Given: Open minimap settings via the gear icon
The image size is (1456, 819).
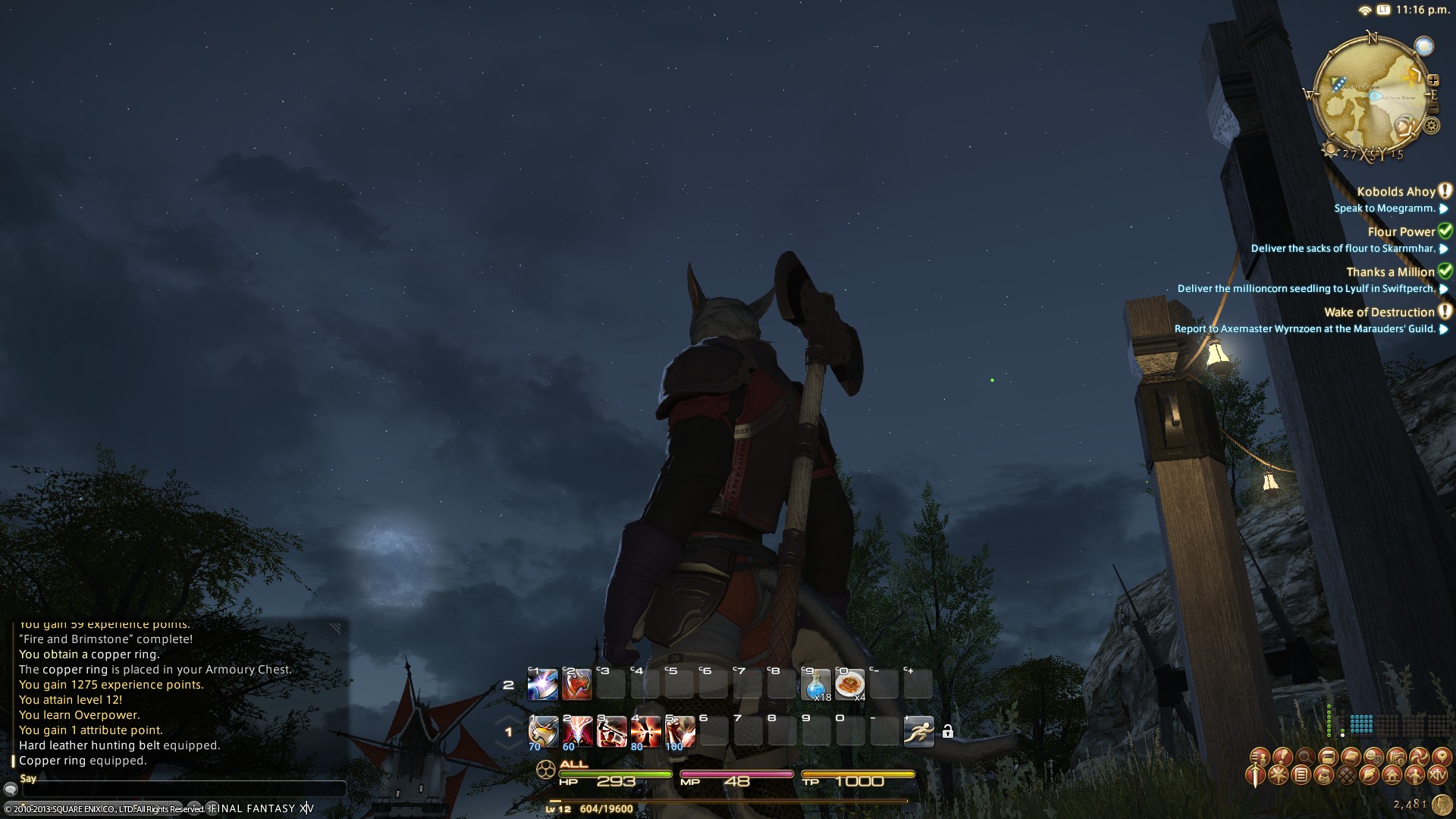Looking at the screenshot, I should click(x=1431, y=126).
